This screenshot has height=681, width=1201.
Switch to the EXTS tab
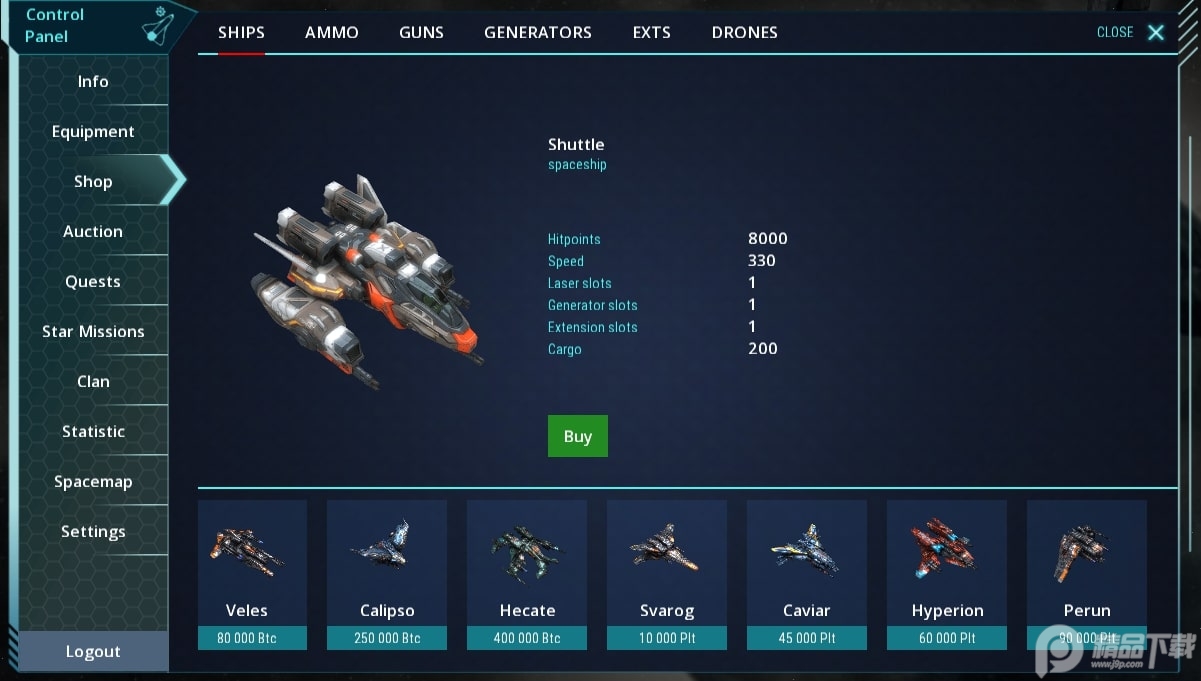[x=651, y=32]
